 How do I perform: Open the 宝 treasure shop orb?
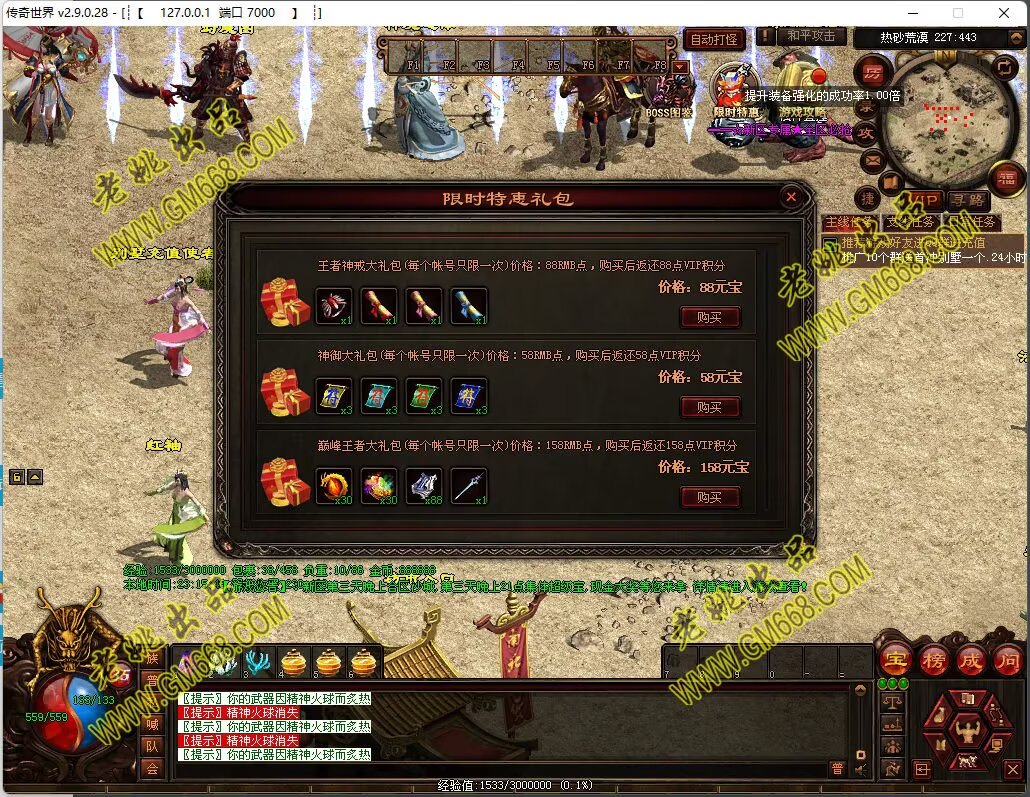[x=895, y=660]
